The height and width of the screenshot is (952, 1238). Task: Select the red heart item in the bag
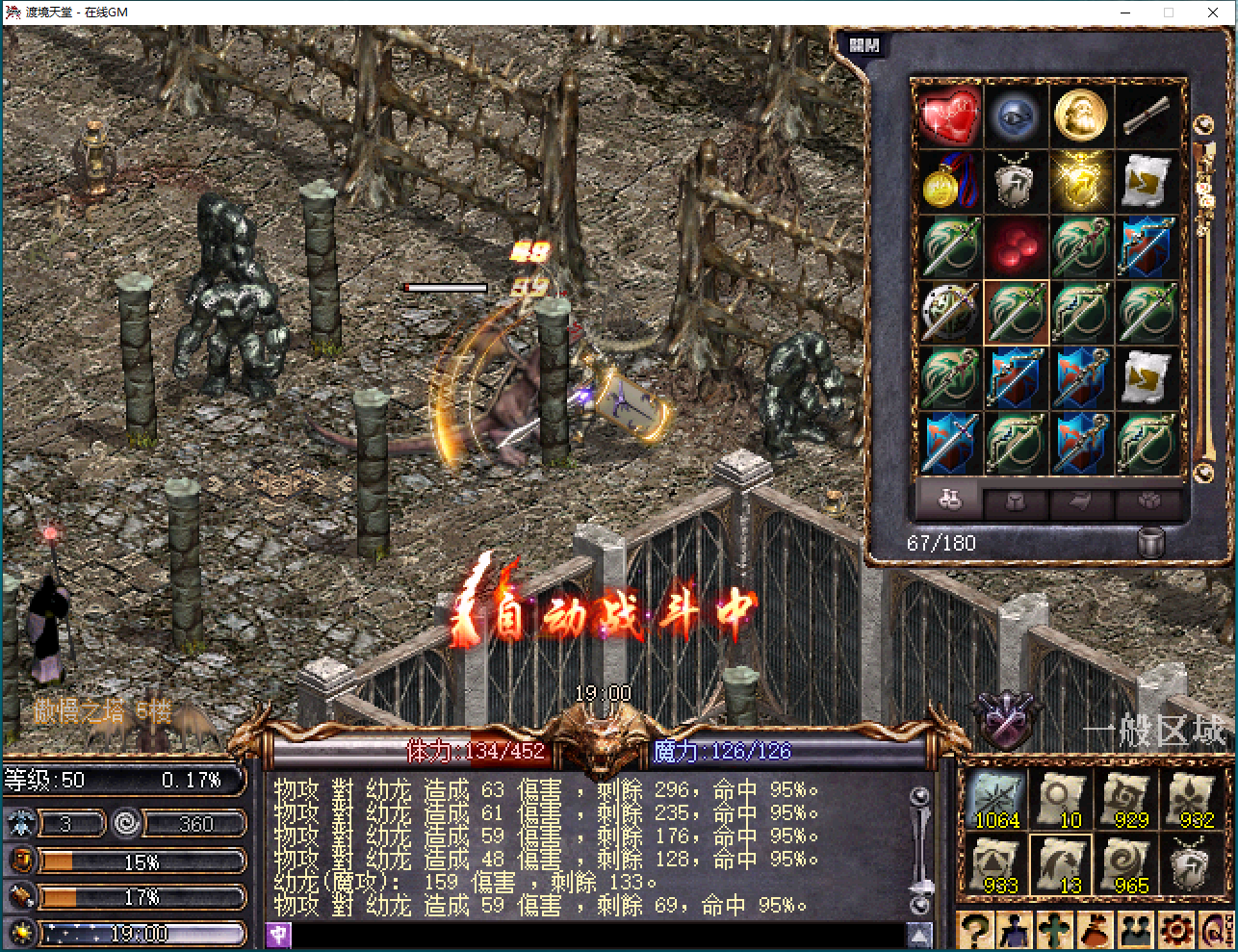click(x=948, y=116)
